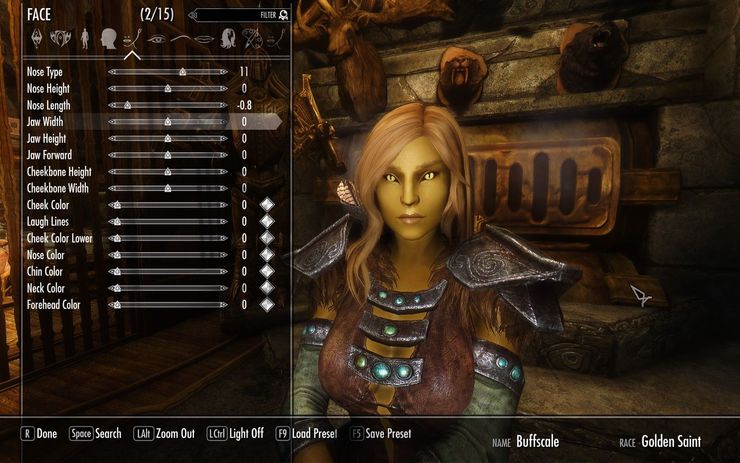
Task: Open the Laugh Lines color diamond
Action: point(267,221)
